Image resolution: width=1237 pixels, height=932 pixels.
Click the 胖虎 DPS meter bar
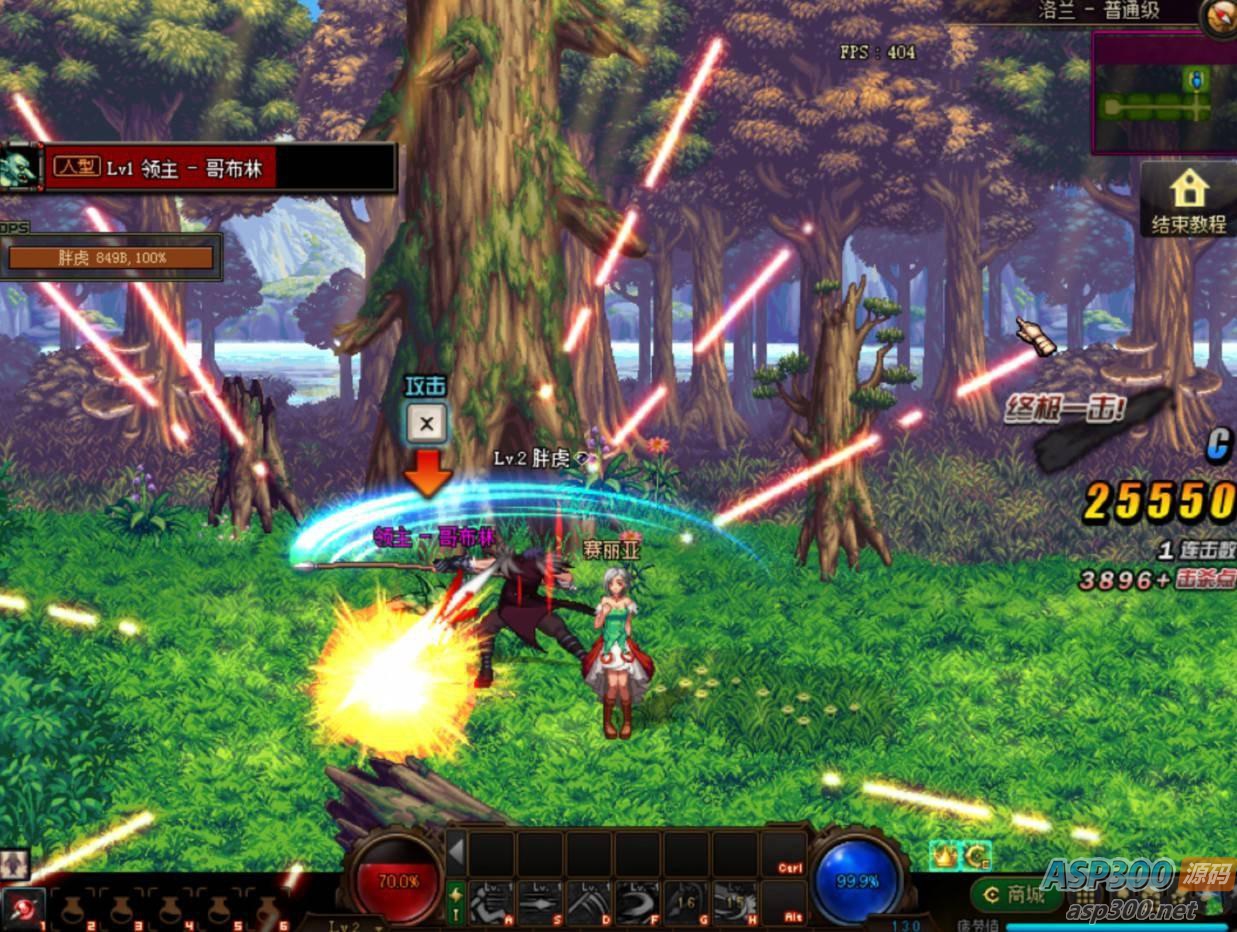(111, 258)
